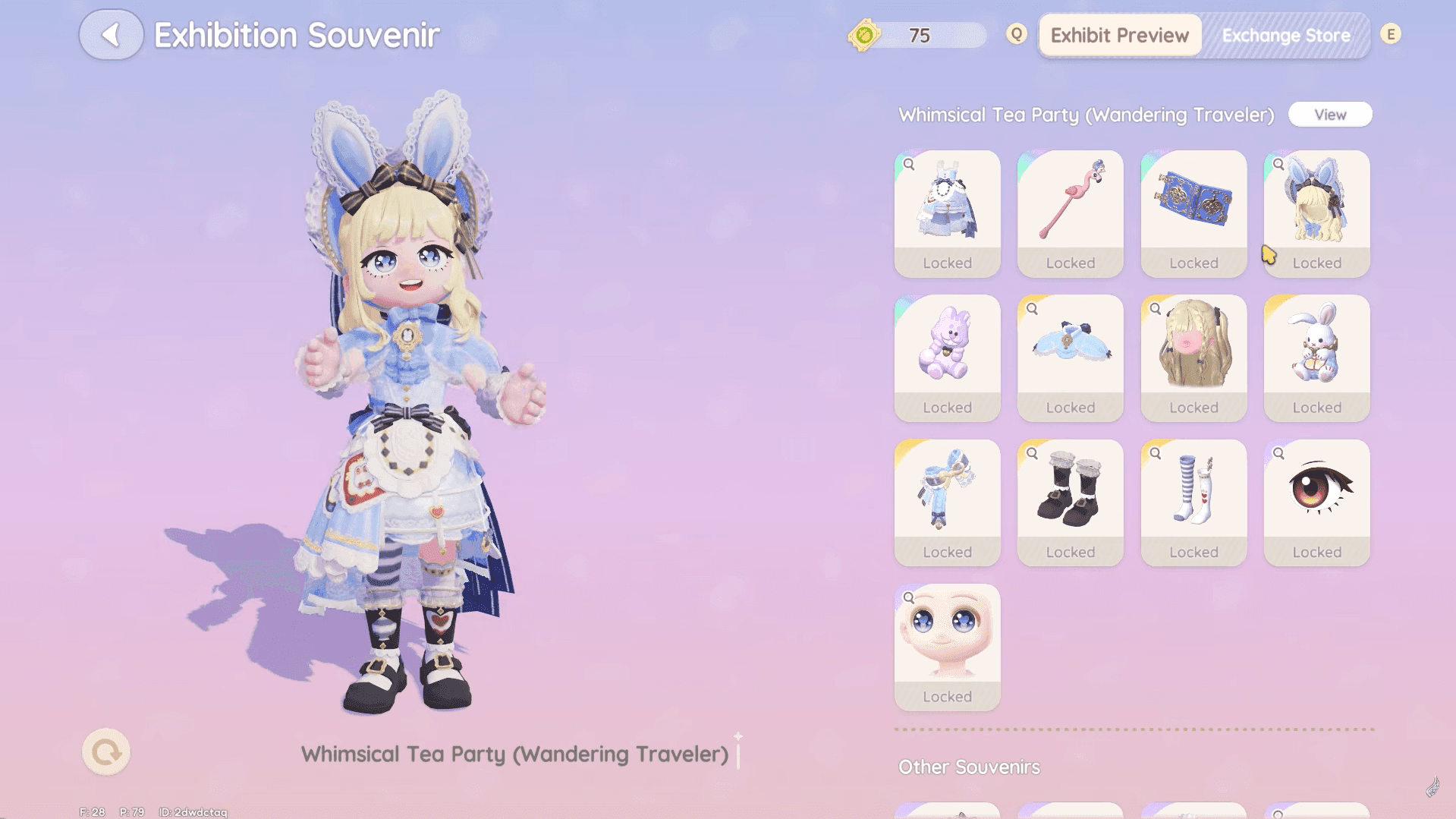Select the Exhibit Preview tab

pyautogui.click(x=1119, y=35)
